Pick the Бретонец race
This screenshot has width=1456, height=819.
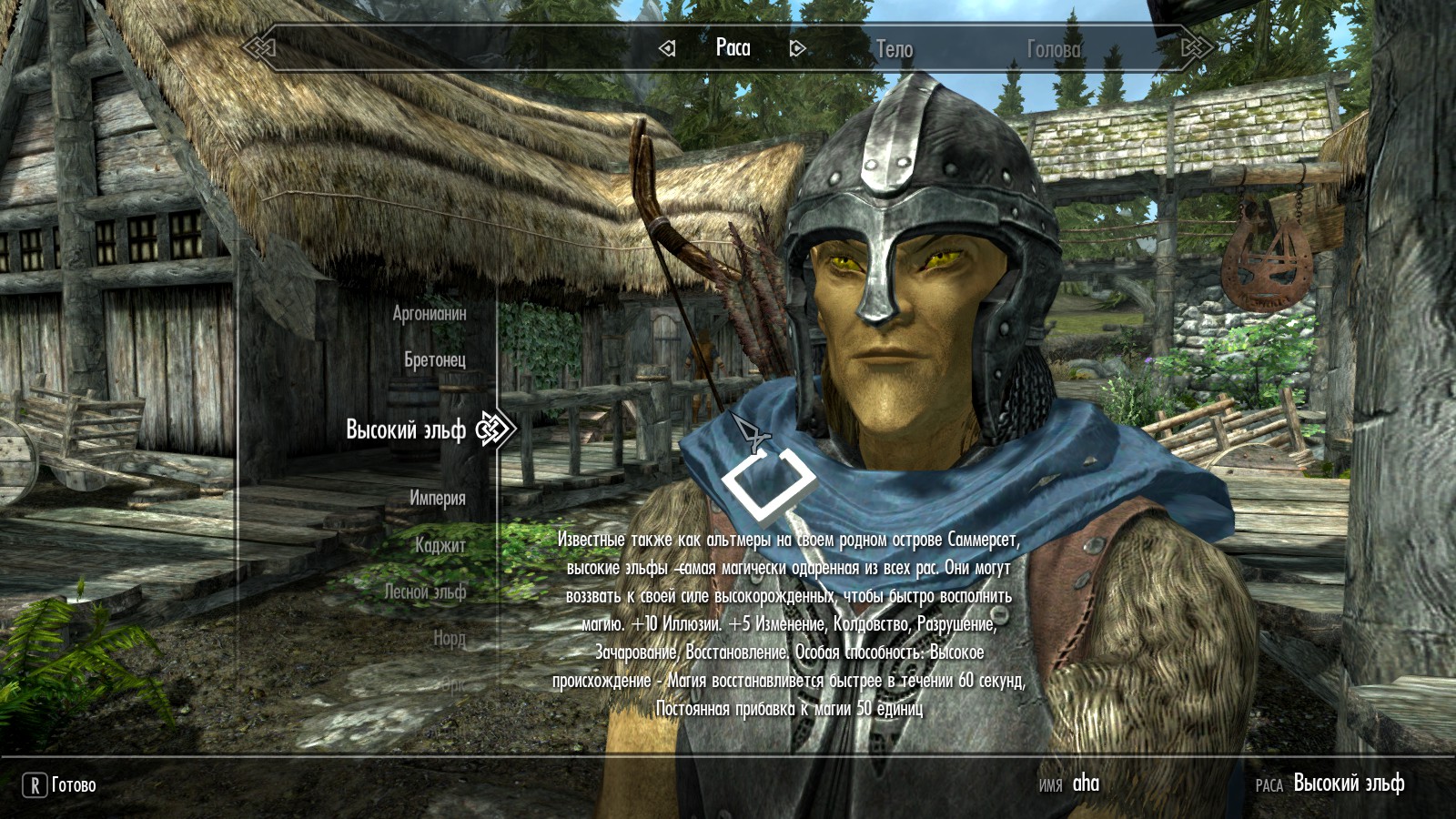pyautogui.click(x=435, y=359)
